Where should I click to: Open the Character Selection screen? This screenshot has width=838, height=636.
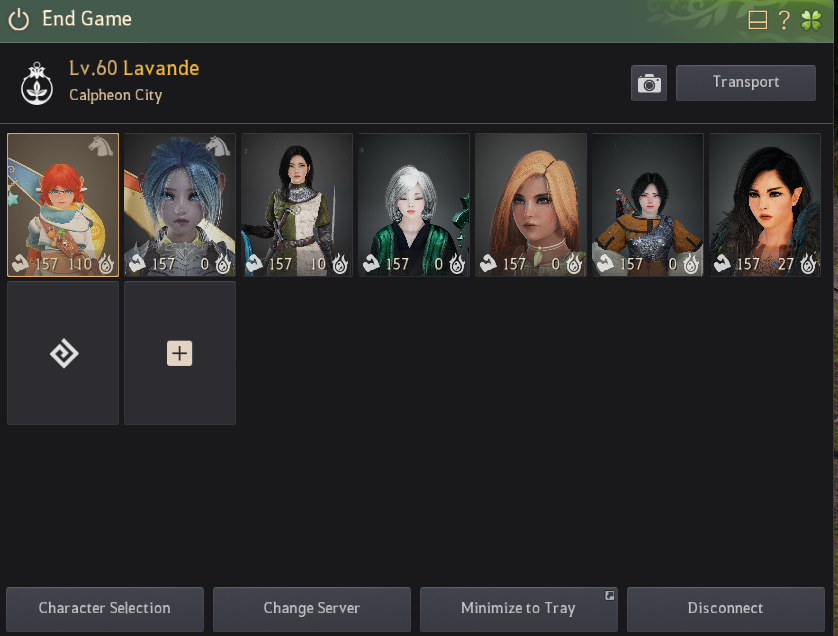click(105, 608)
